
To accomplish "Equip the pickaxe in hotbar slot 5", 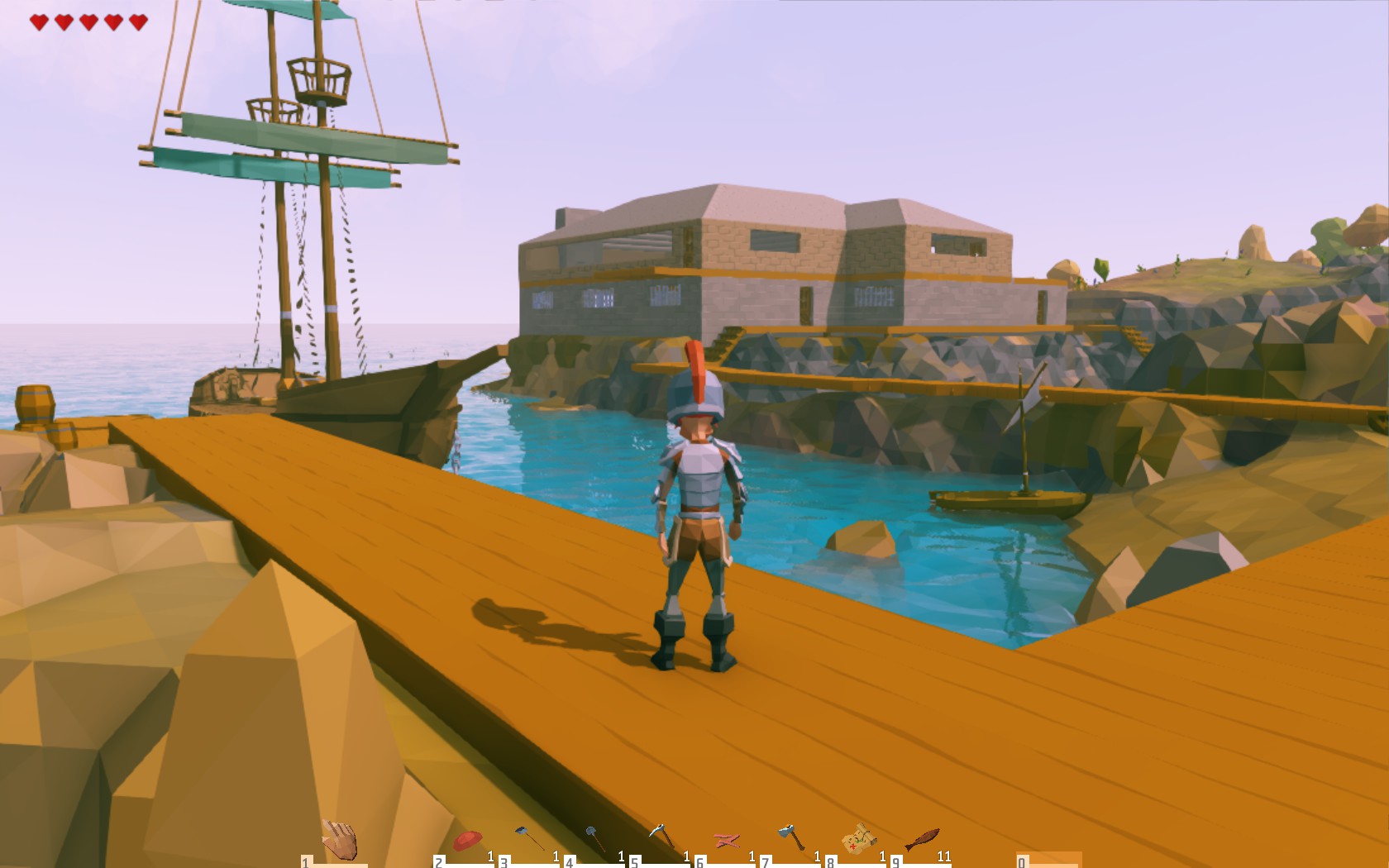I will coord(659,833).
